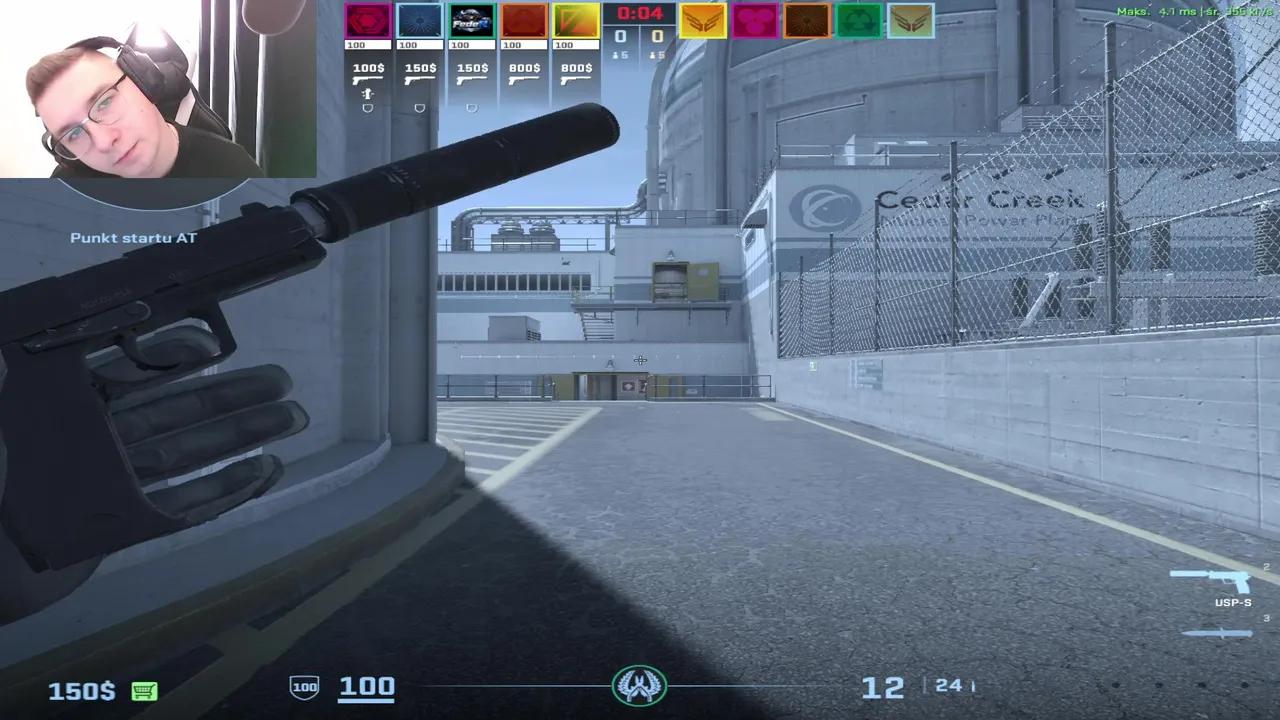
Task: Click the kevlar shield icon under the first teammate
Action: coord(367,107)
